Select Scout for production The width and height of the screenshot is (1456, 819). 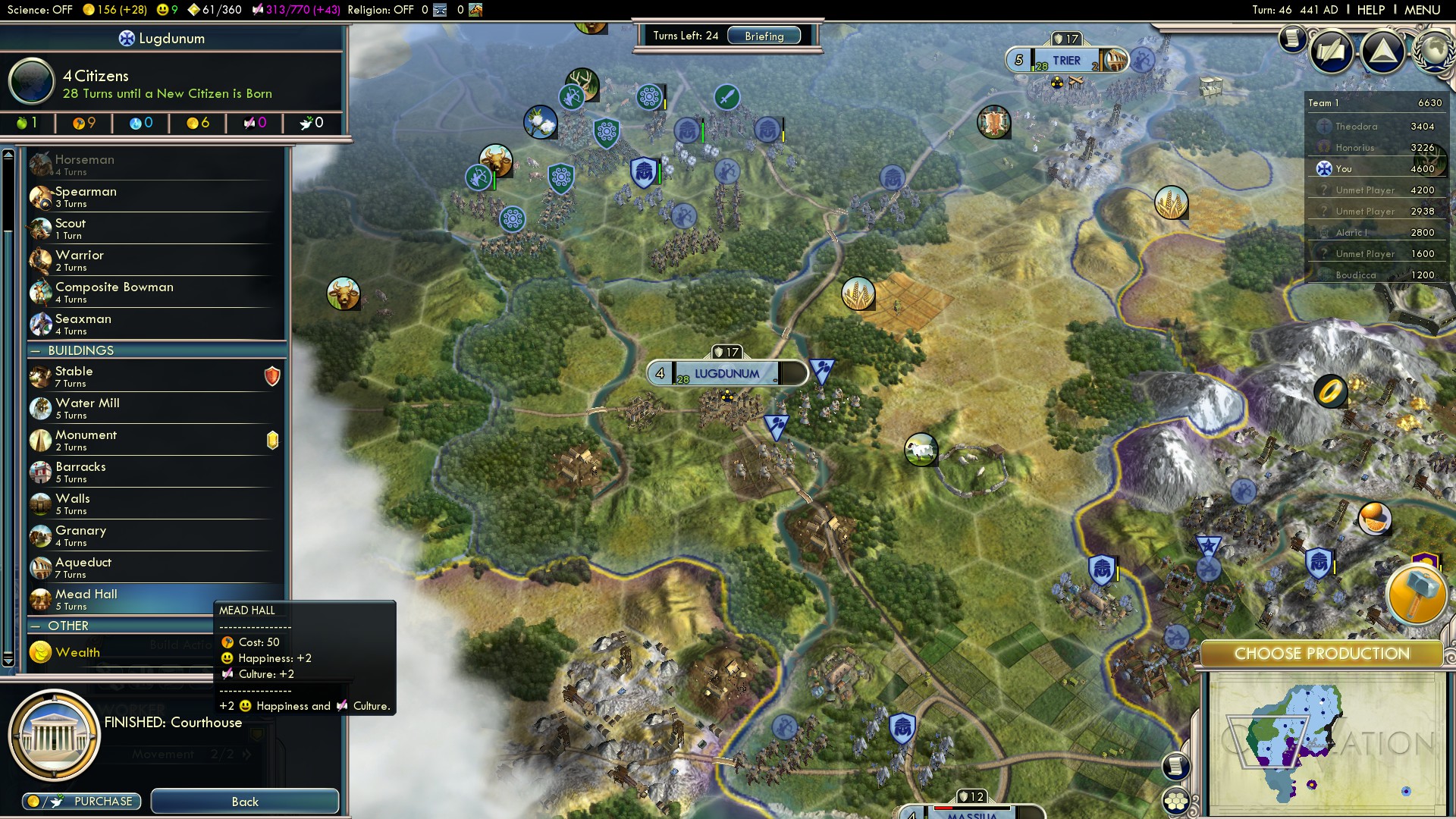(155, 228)
